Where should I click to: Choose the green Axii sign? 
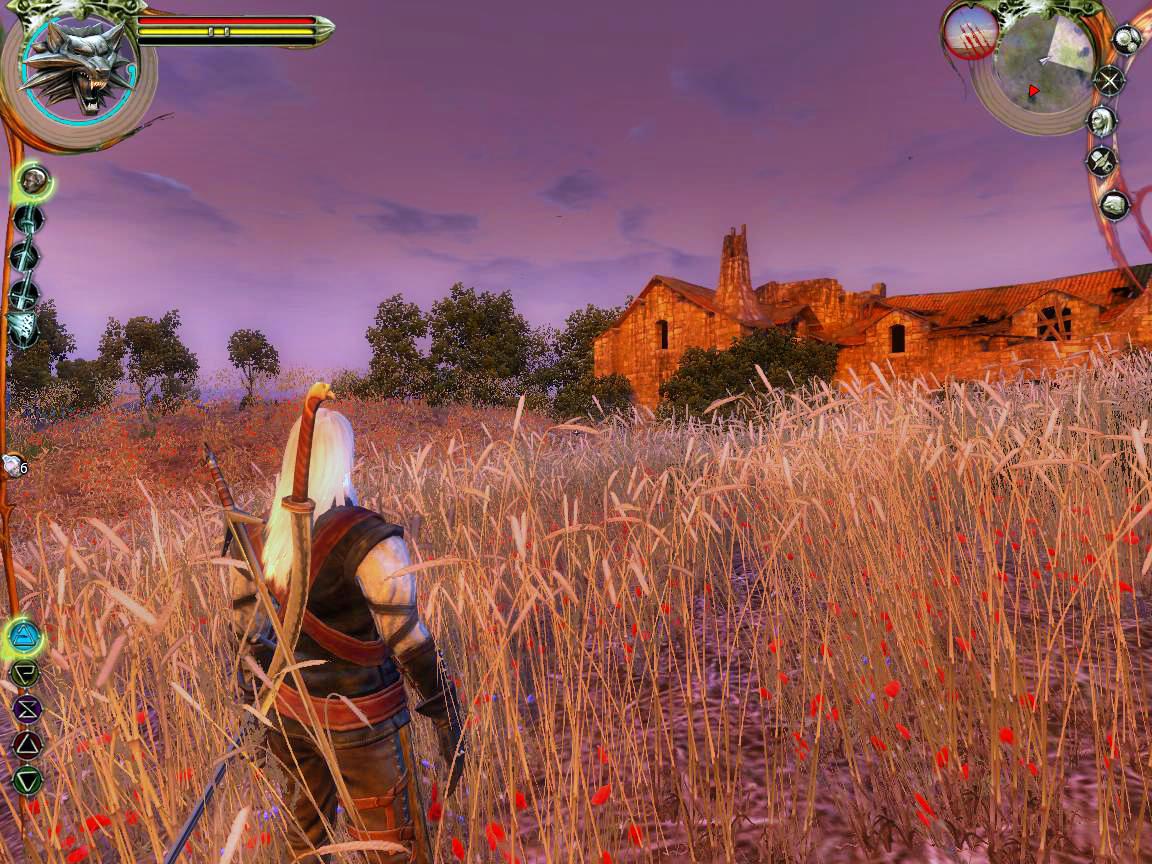pos(26,673)
